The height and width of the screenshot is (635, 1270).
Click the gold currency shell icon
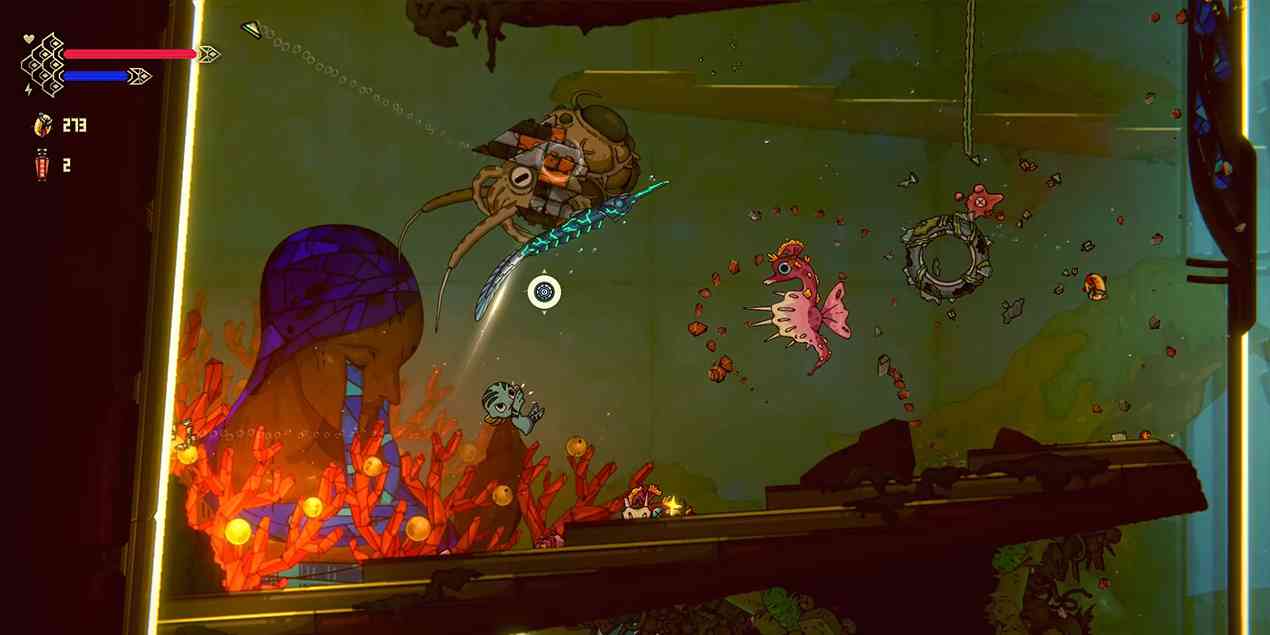(42, 125)
